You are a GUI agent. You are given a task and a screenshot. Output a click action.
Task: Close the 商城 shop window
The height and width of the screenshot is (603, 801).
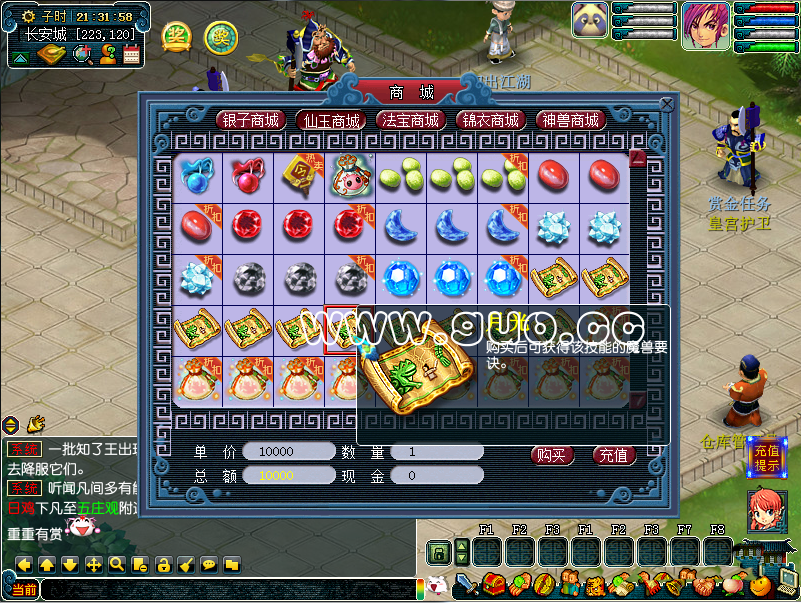[x=667, y=103]
